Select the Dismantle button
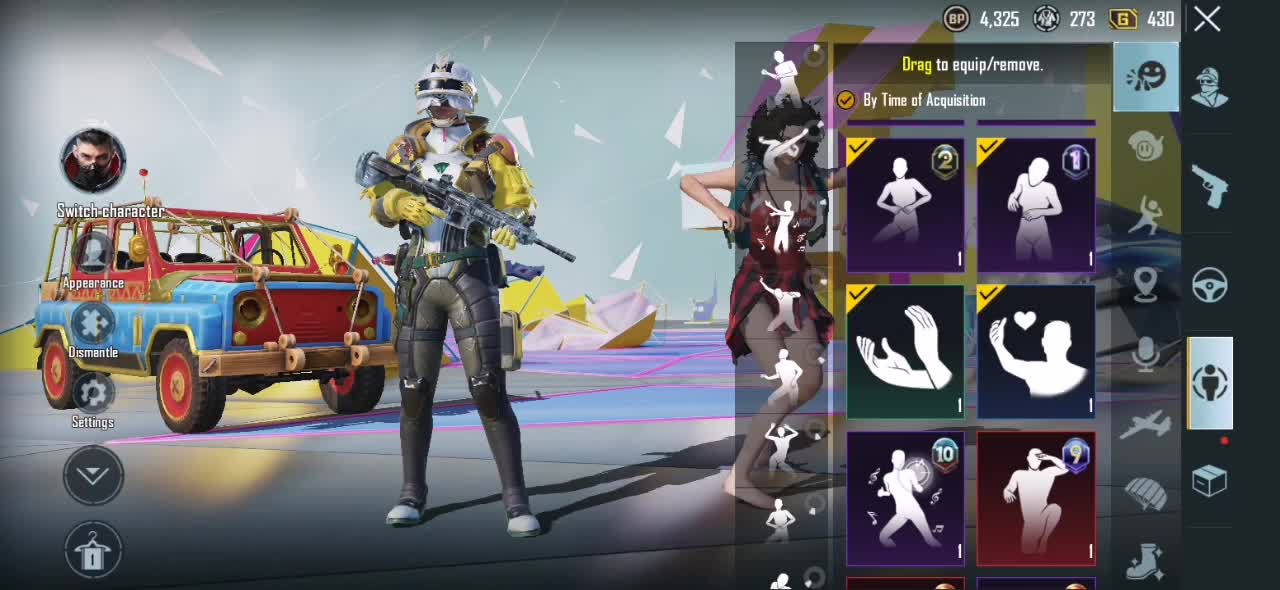Screen dimensions: 1280x590 (93, 325)
